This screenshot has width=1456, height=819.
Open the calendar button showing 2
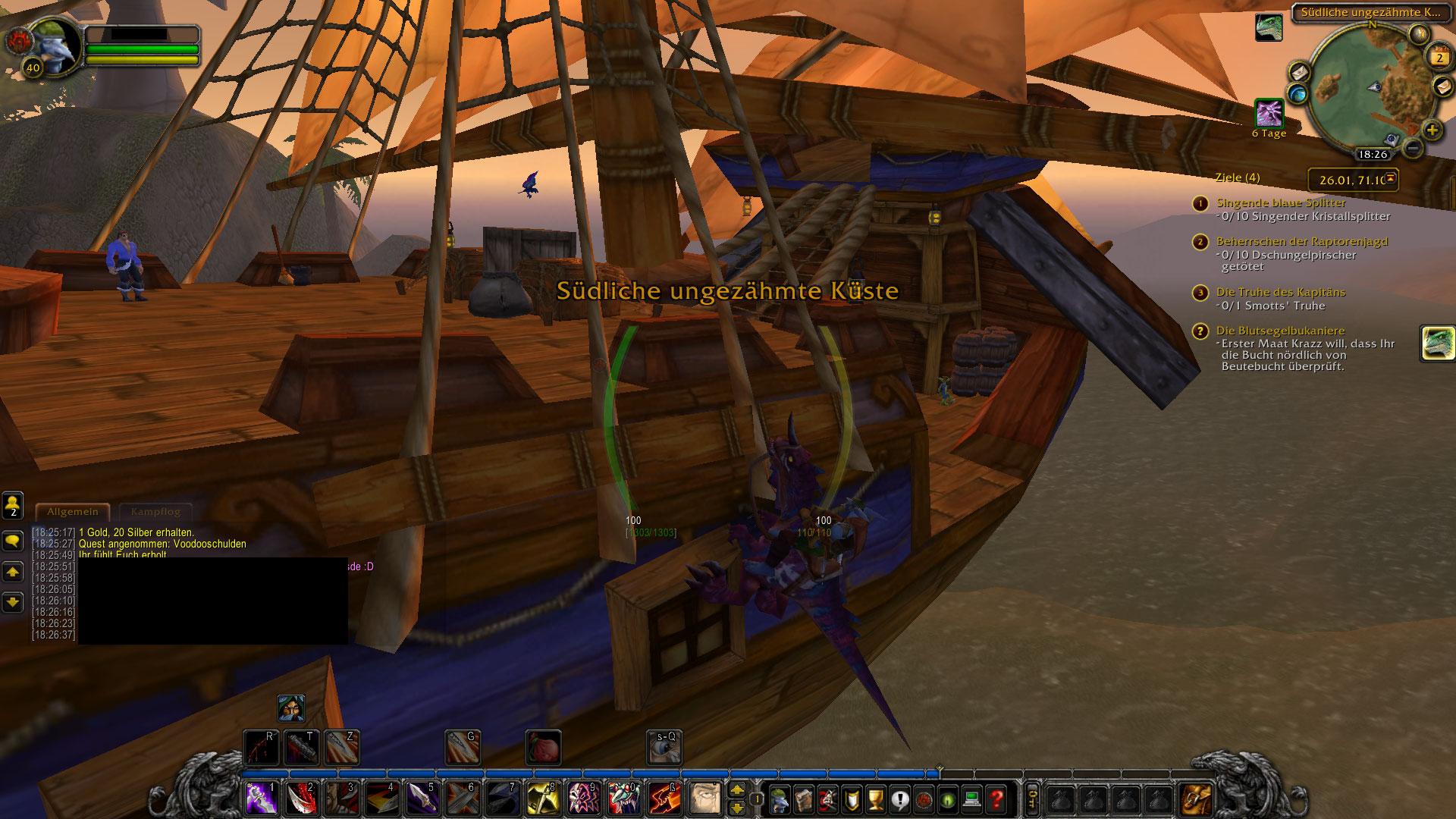click(x=1439, y=57)
